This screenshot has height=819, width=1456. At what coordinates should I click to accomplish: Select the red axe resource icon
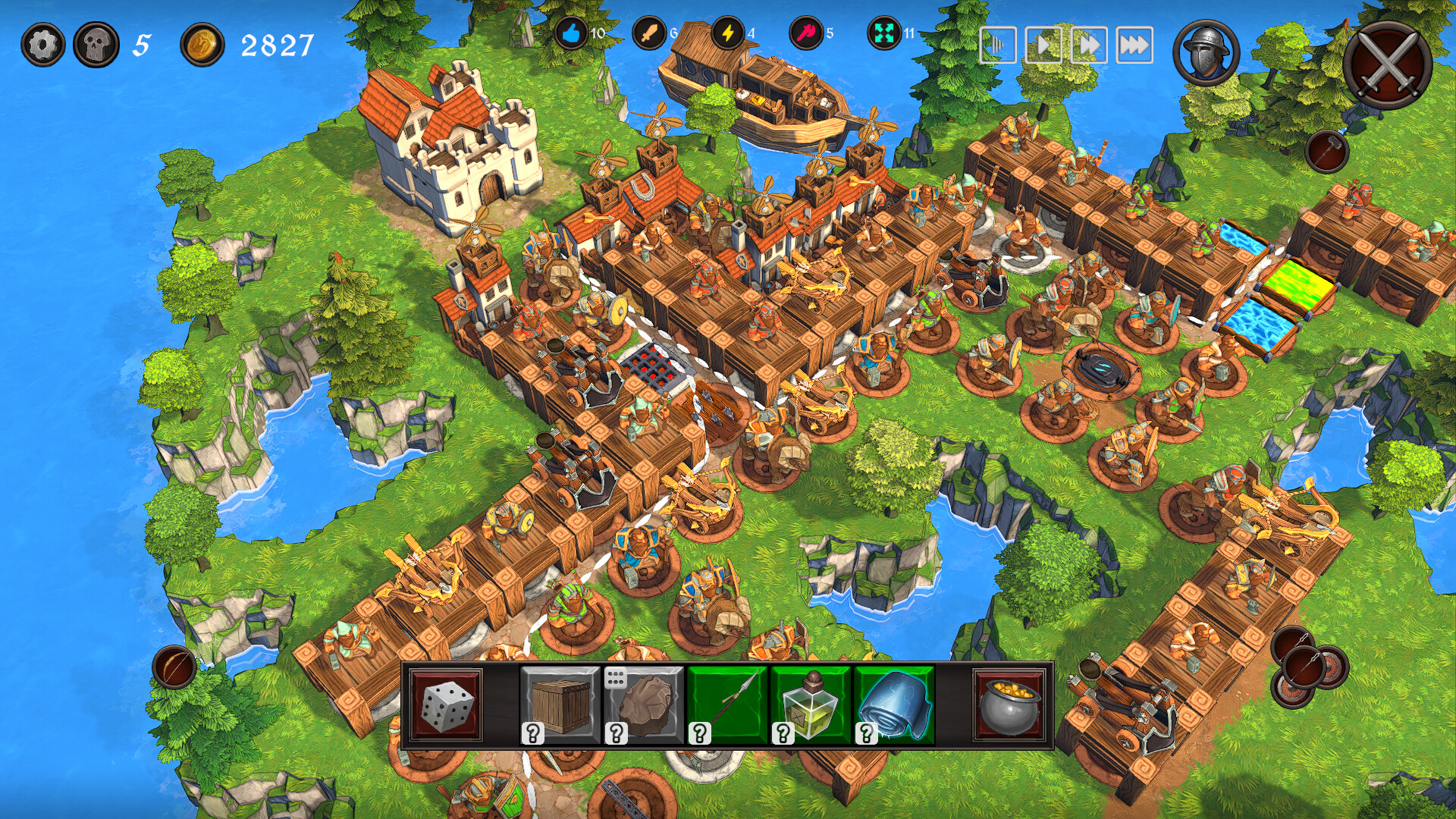pos(805,33)
